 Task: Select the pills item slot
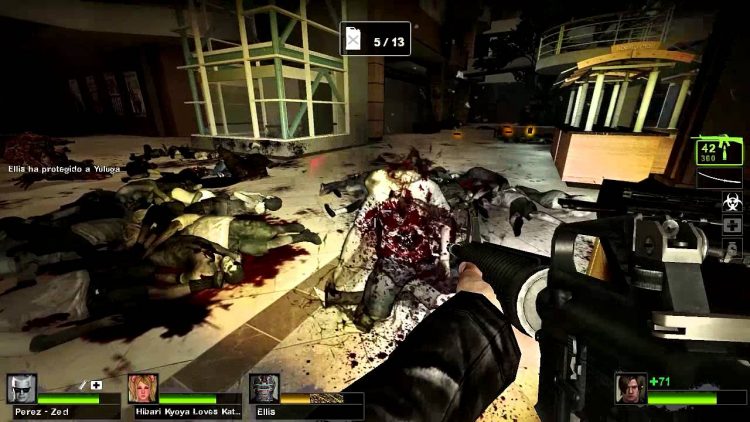[732, 249]
